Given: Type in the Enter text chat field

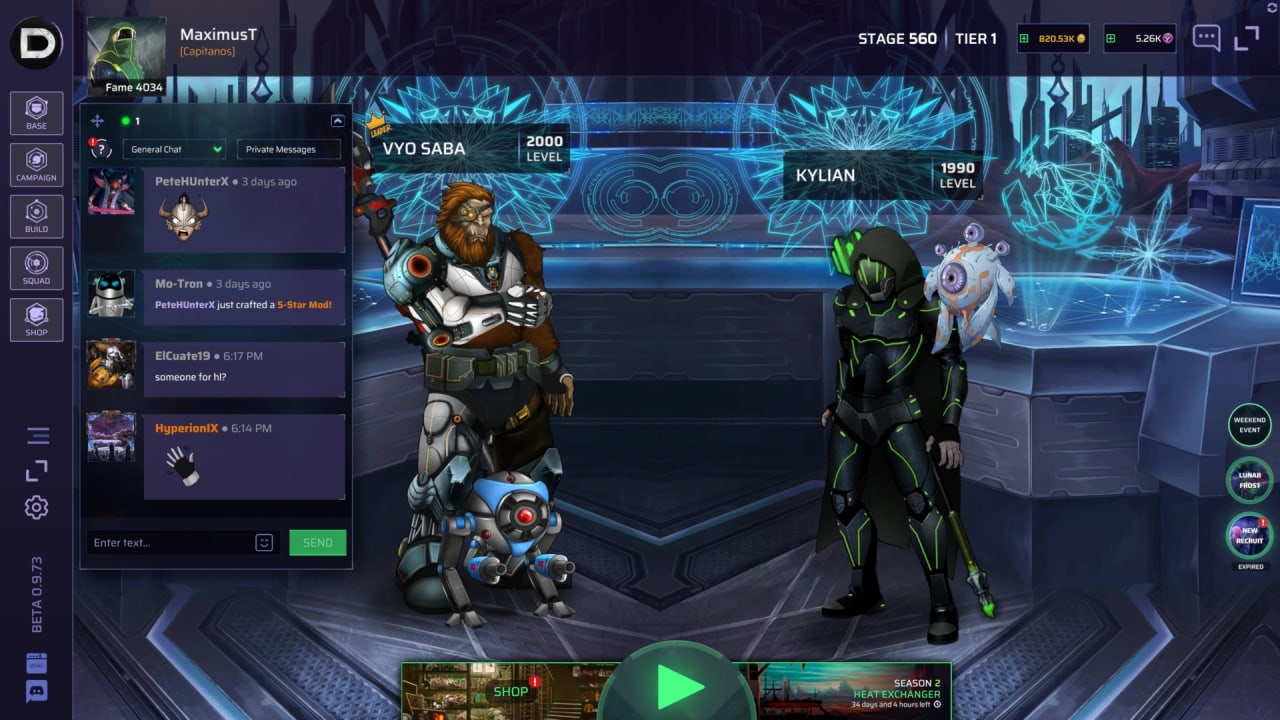Looking at the screenshot, I should click(168, 543).
